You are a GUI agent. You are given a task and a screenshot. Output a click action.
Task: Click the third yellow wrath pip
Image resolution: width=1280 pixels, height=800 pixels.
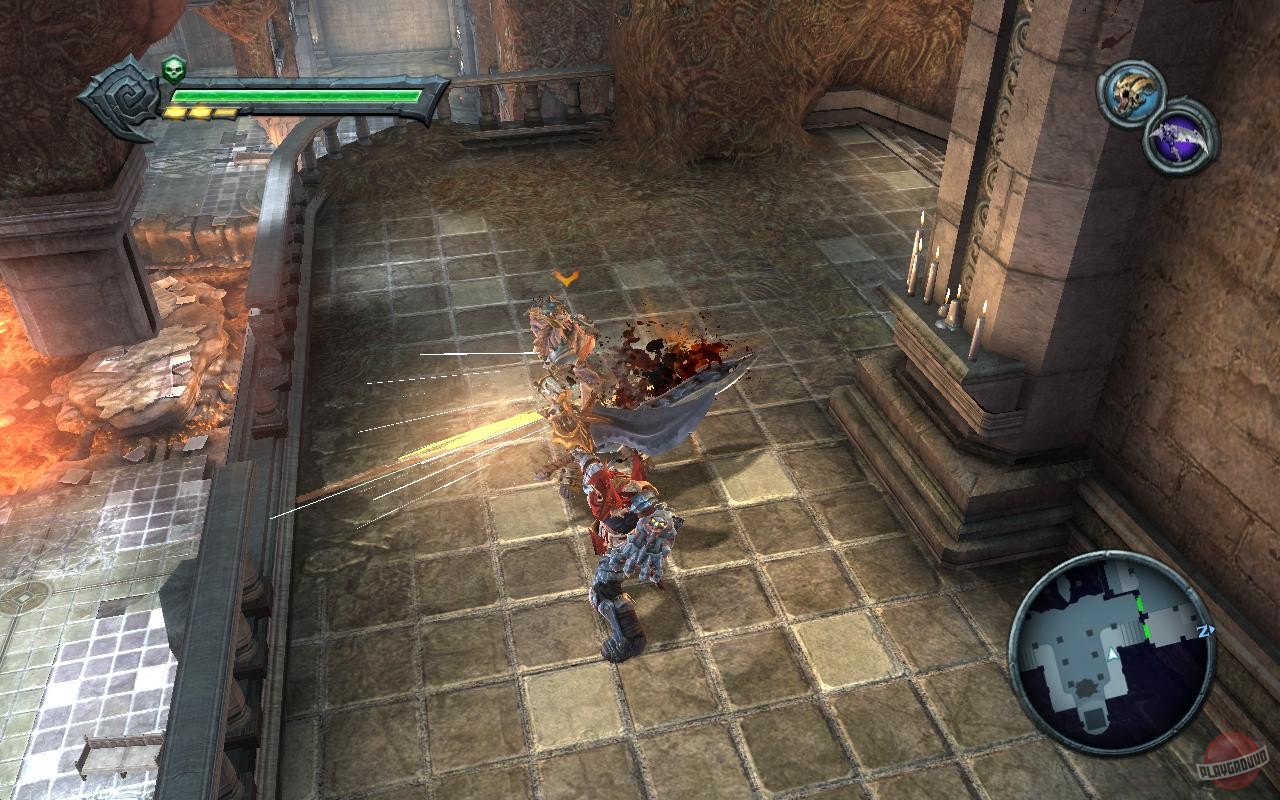222,112
